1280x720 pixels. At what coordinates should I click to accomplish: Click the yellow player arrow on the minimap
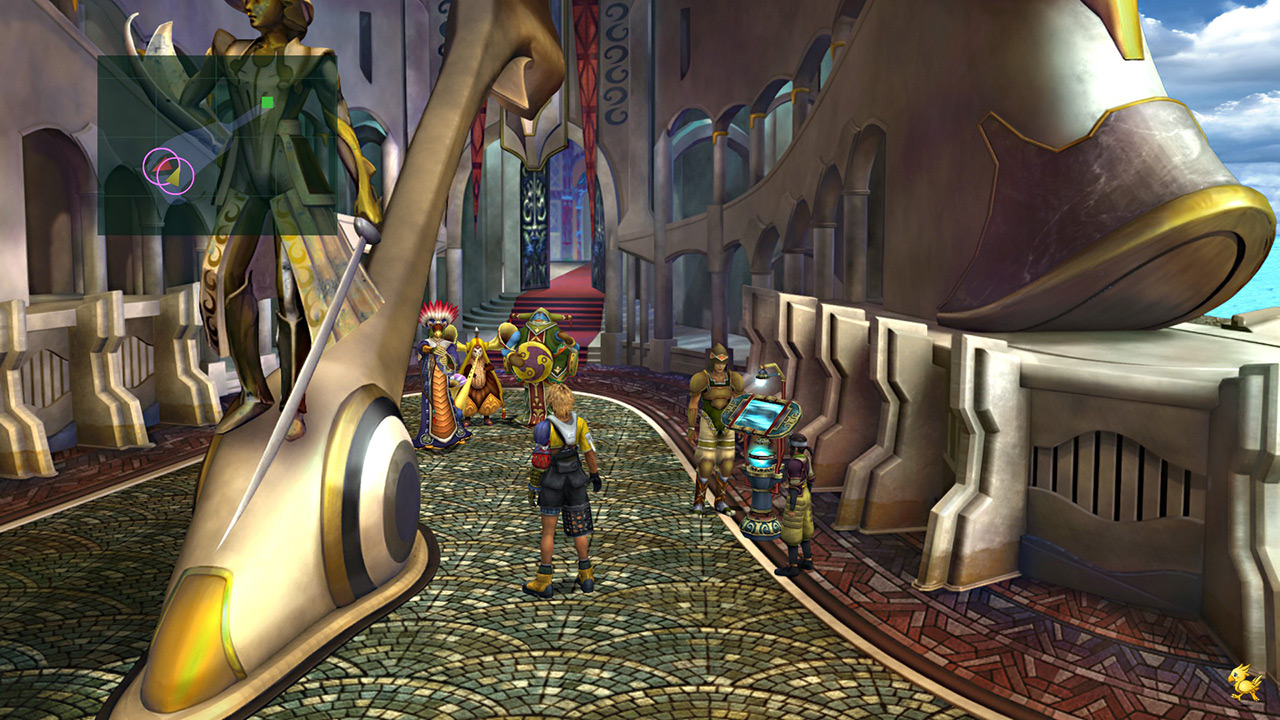[x=174, y=177]
